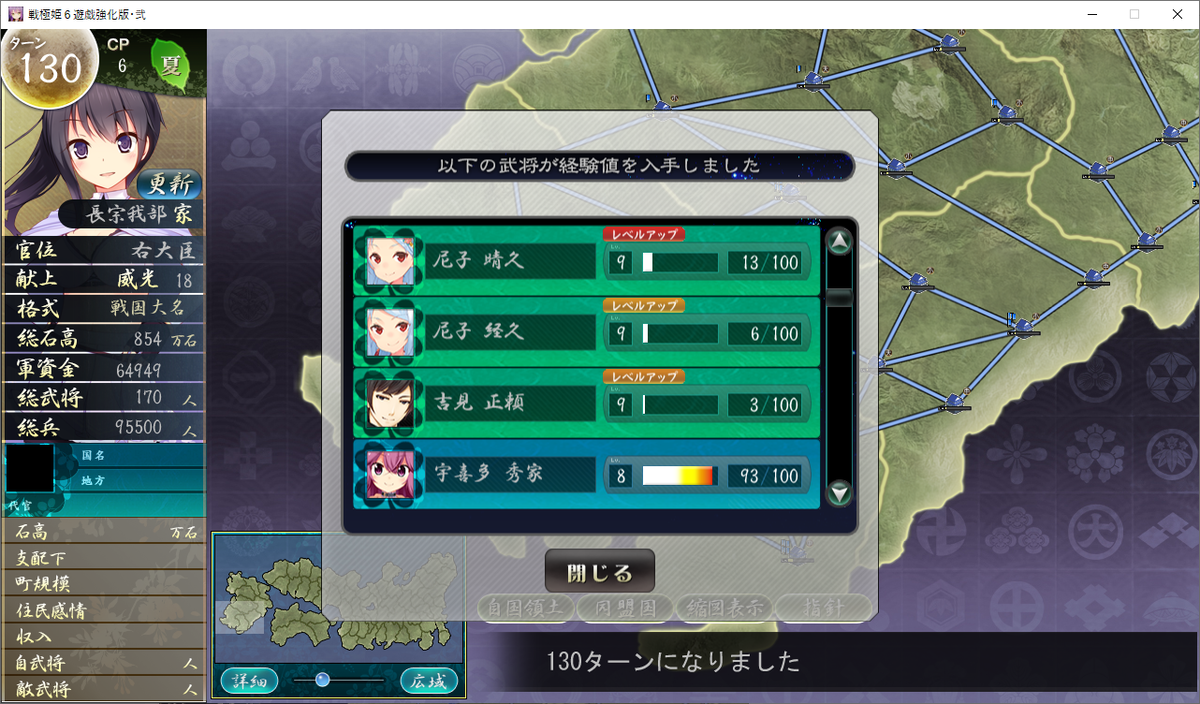Minimize the game window
Screen dimensions: 1200x704
(x=1089, y=14)
